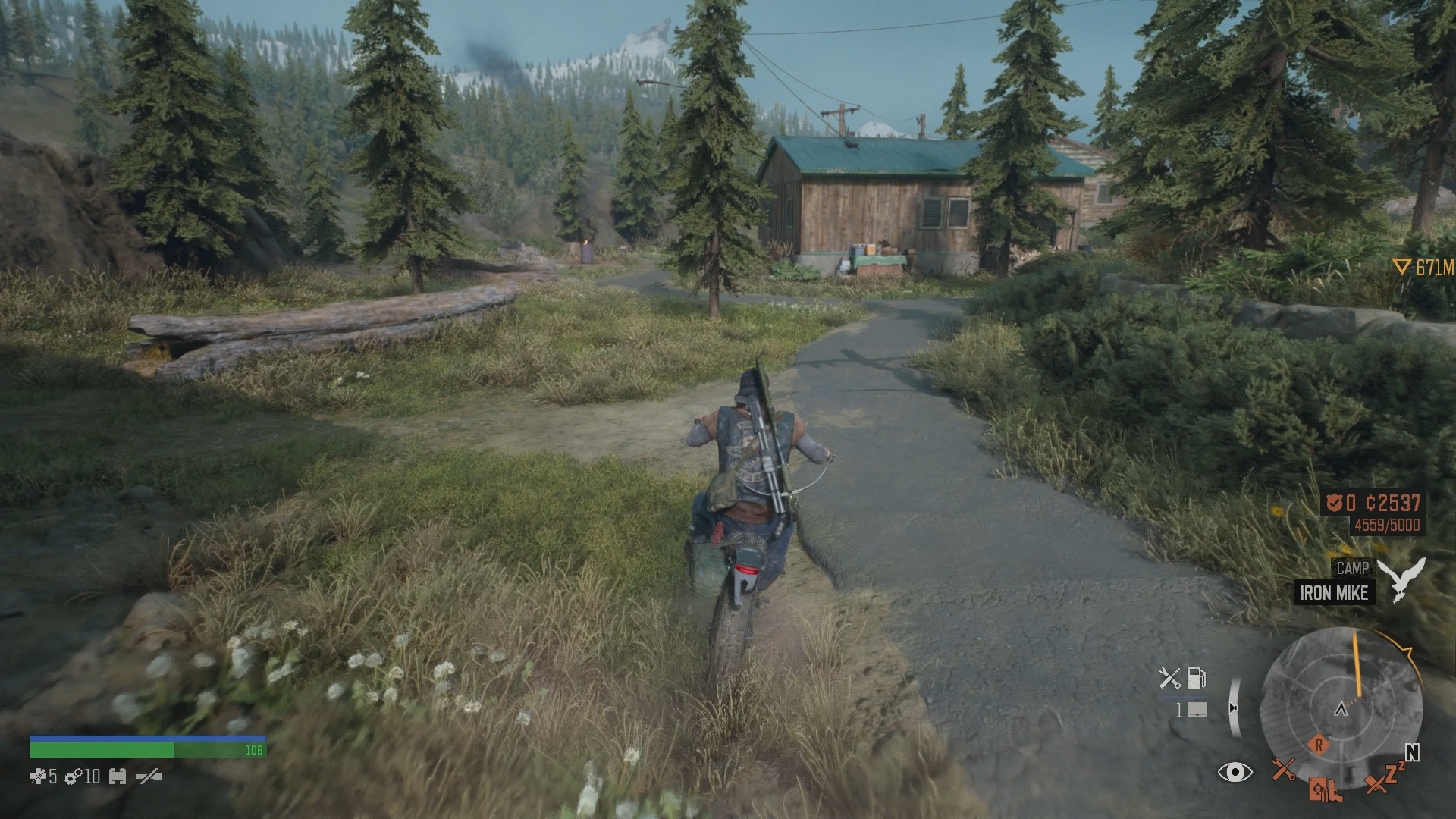Click the white eagle camp emblem

tap(1401, 580)
